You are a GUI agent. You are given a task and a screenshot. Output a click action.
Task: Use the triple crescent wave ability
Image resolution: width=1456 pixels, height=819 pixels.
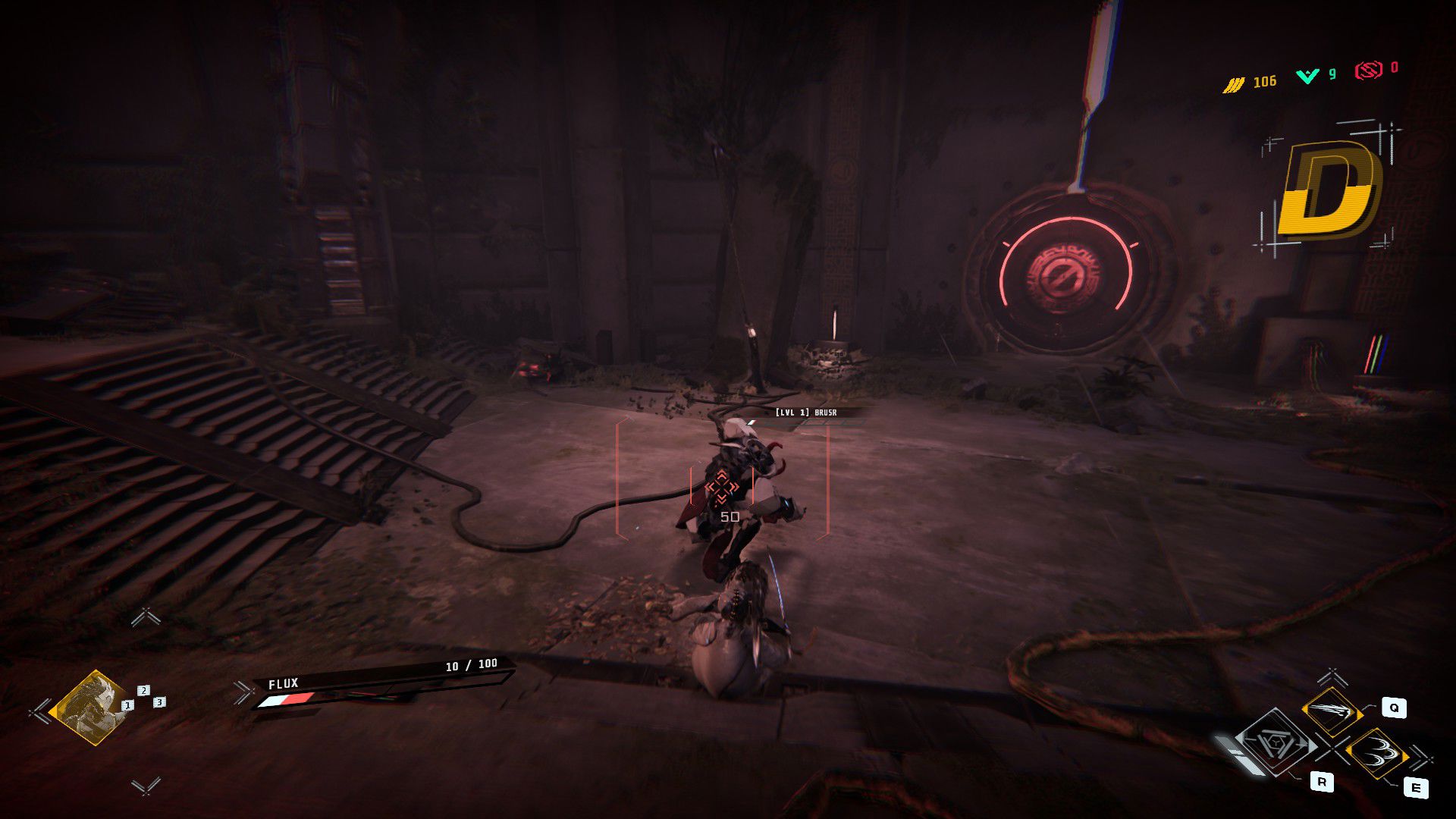(1376, 752)
